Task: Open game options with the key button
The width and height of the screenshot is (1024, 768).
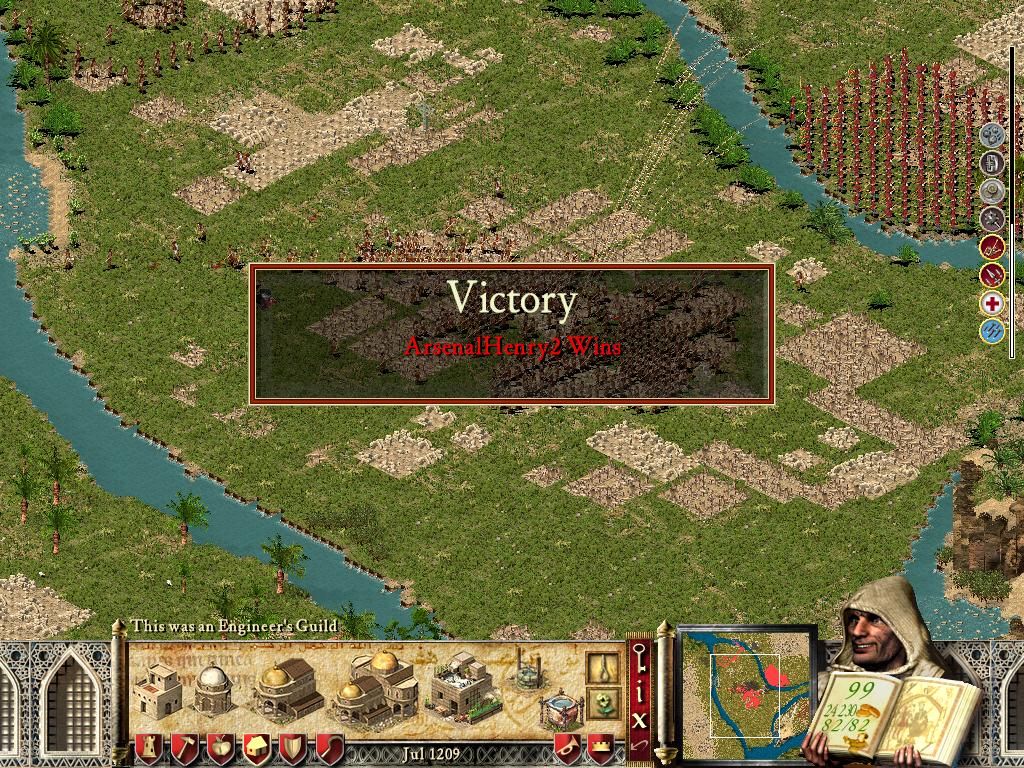Action: tap(641, 660)
